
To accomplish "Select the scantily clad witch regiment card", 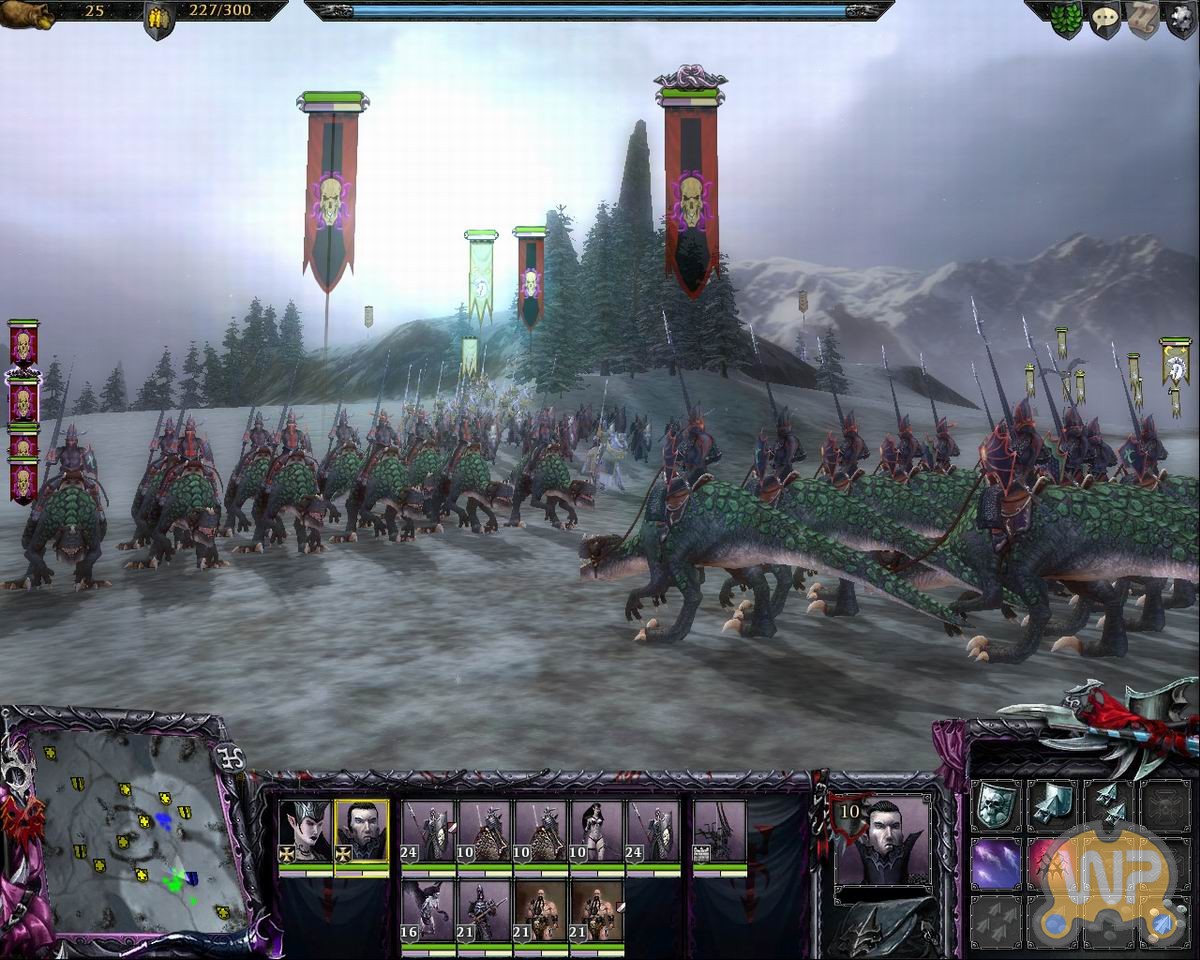I will (x=597, y=831).
